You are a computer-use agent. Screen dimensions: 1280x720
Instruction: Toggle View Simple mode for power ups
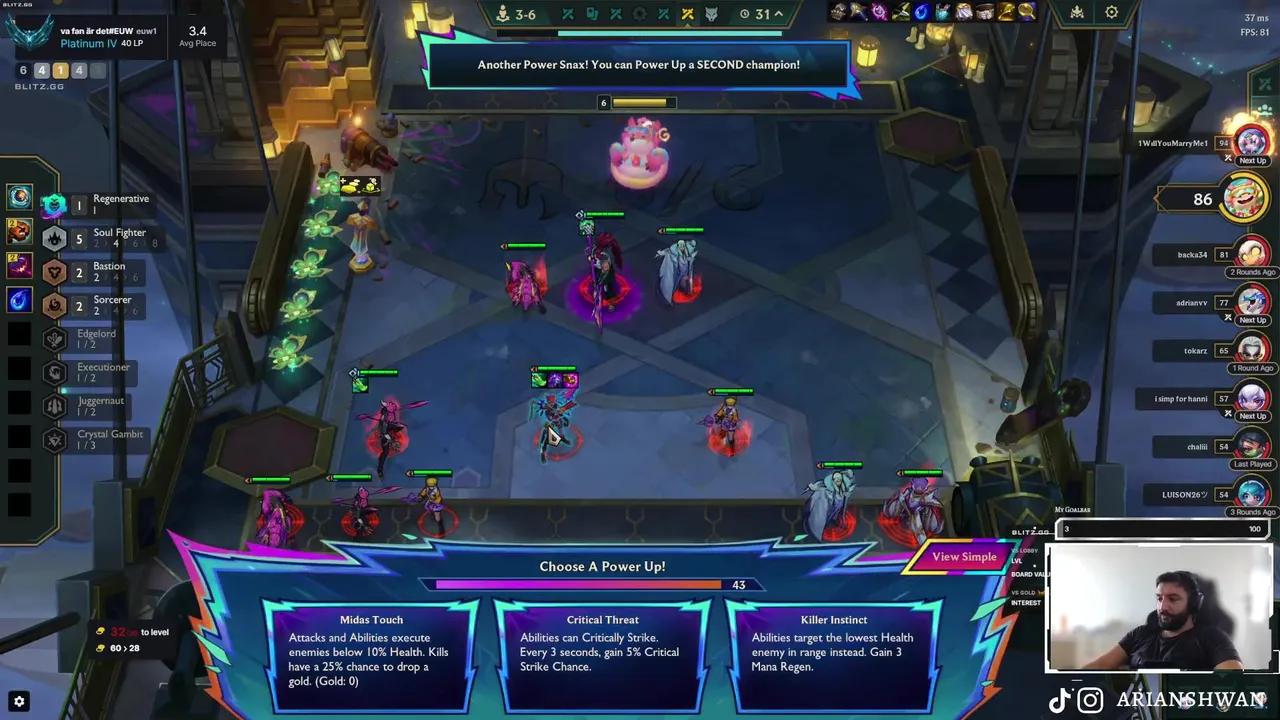pos(963,557)
